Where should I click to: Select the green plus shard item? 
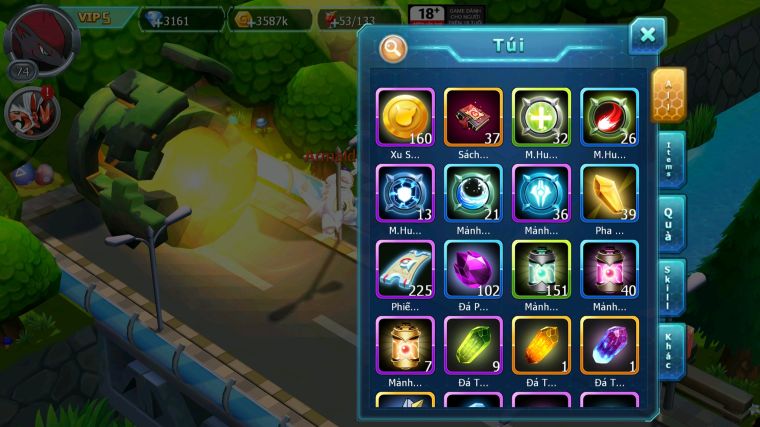pos(541,118)
